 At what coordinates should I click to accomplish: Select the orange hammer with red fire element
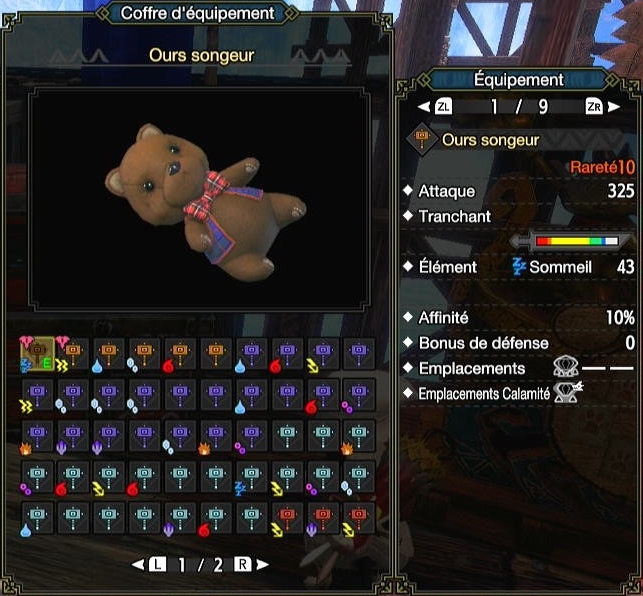[x=180, y=354]
